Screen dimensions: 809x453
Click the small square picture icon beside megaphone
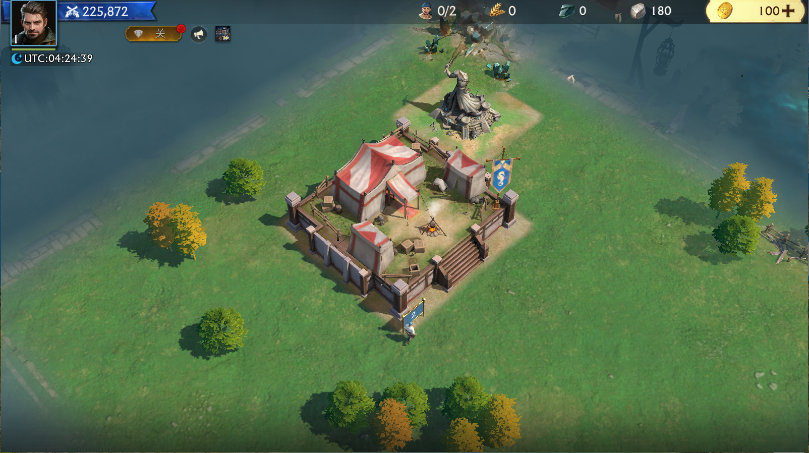point(223,34)
